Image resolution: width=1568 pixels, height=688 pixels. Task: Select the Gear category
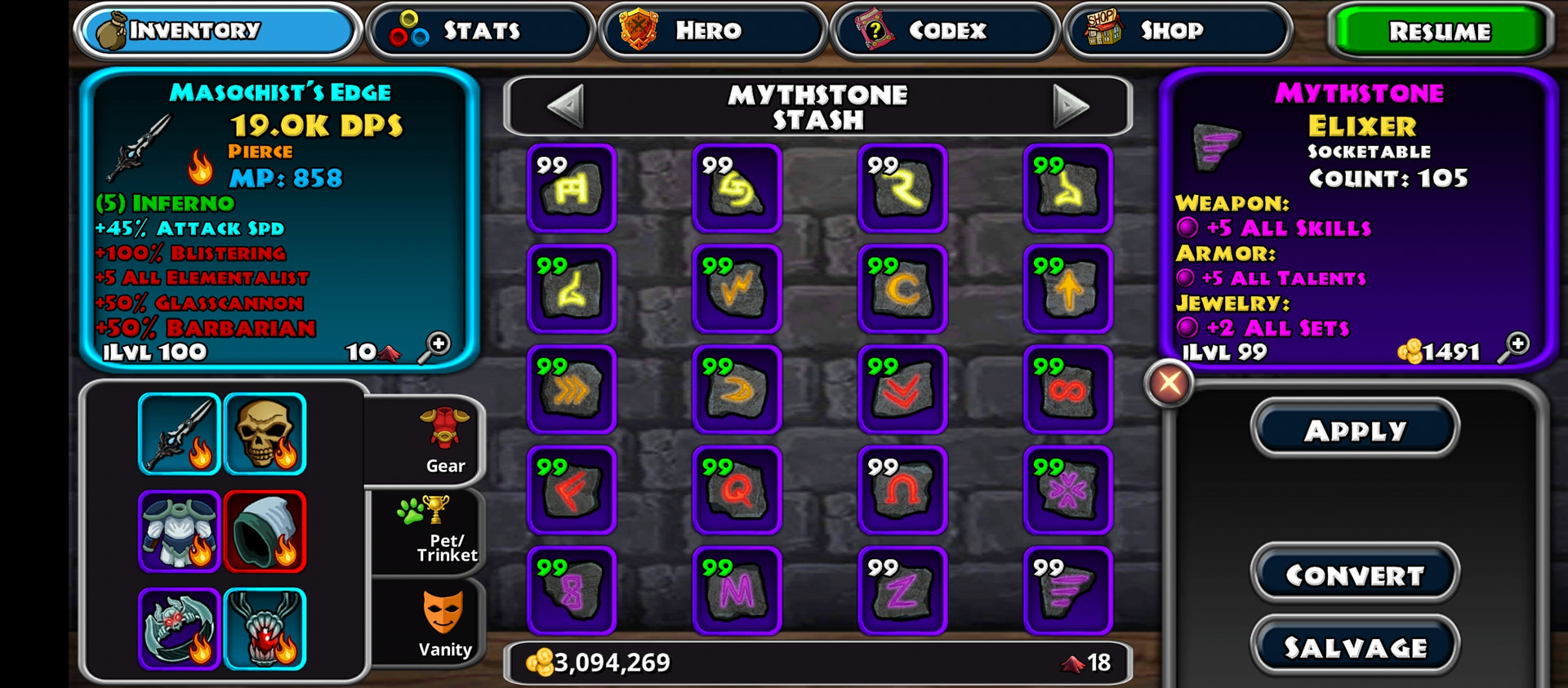[x=443, y=442]
